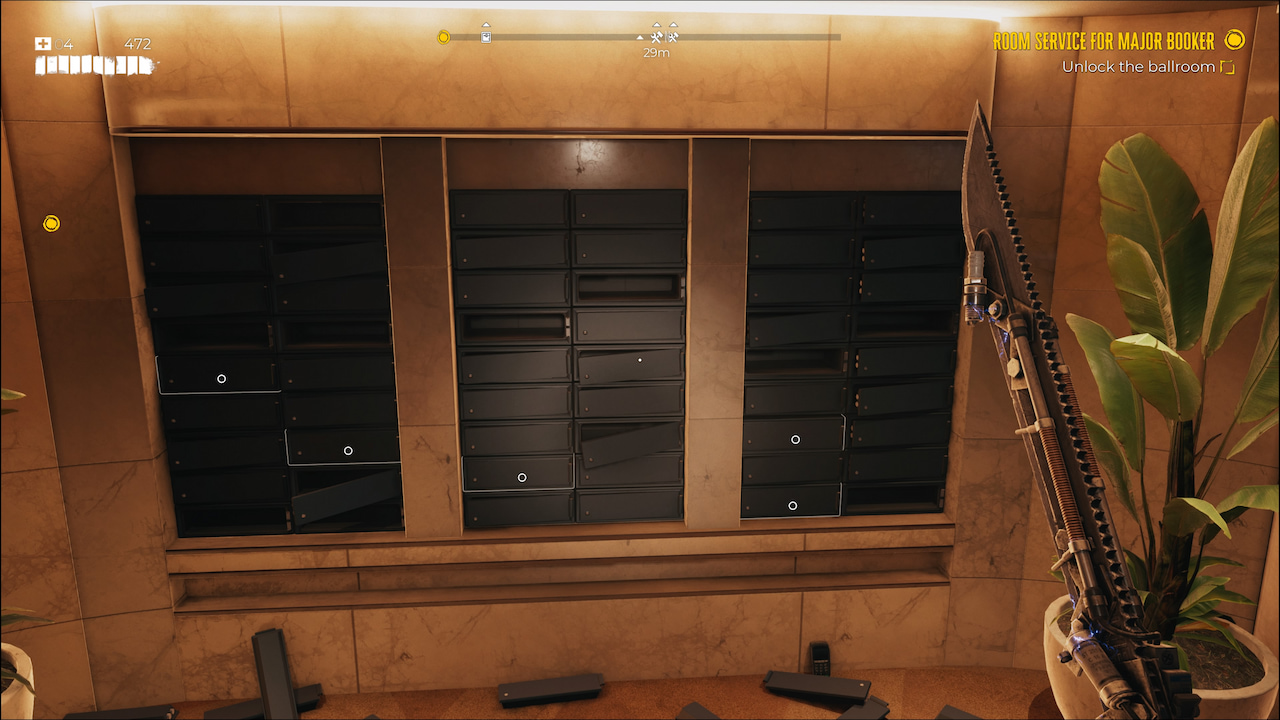Click the ammo count reading 472
The height and width of the screenshot is (720, 1280).
click(x=137, y=43)
